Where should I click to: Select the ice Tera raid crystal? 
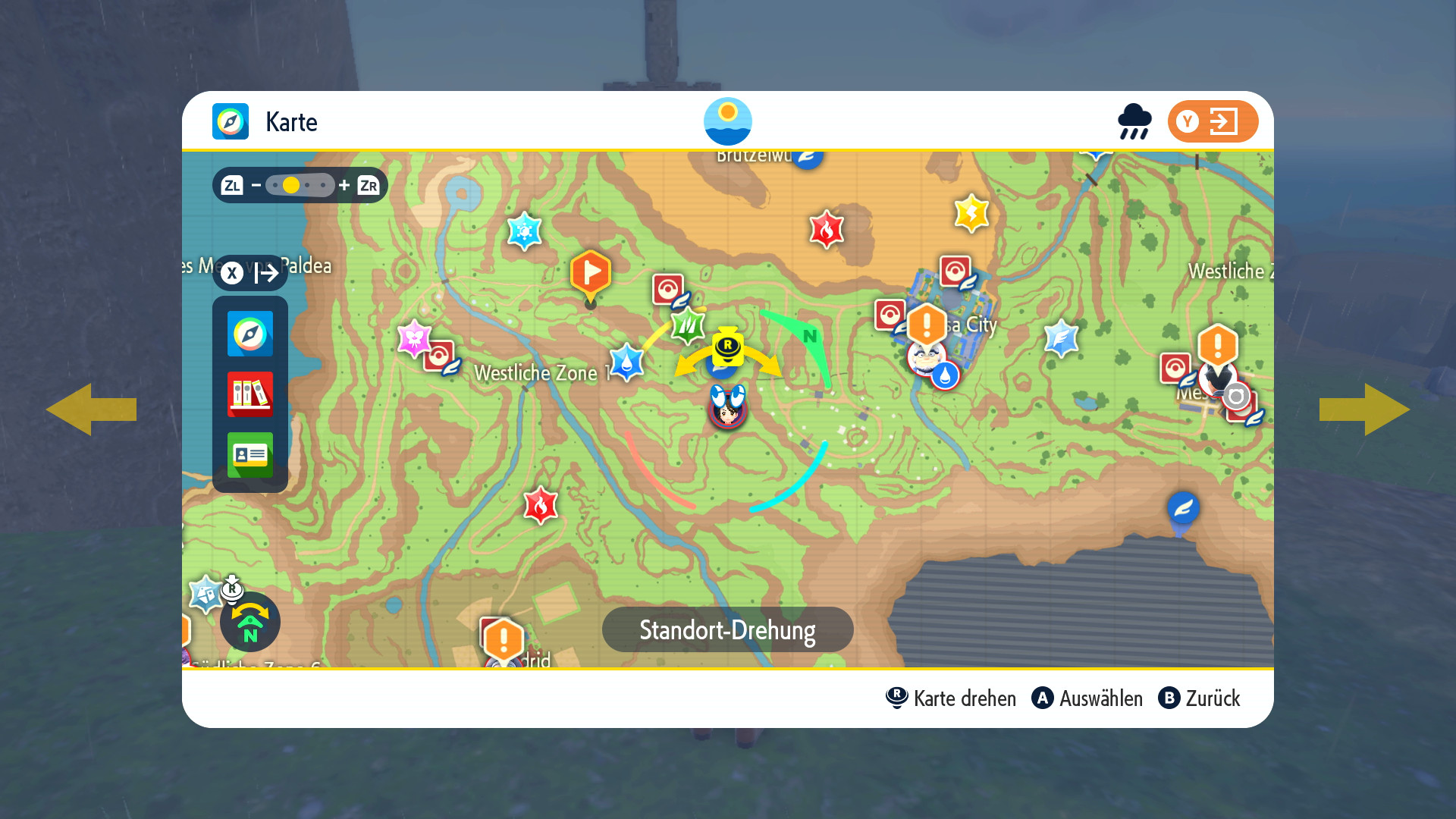524,231
